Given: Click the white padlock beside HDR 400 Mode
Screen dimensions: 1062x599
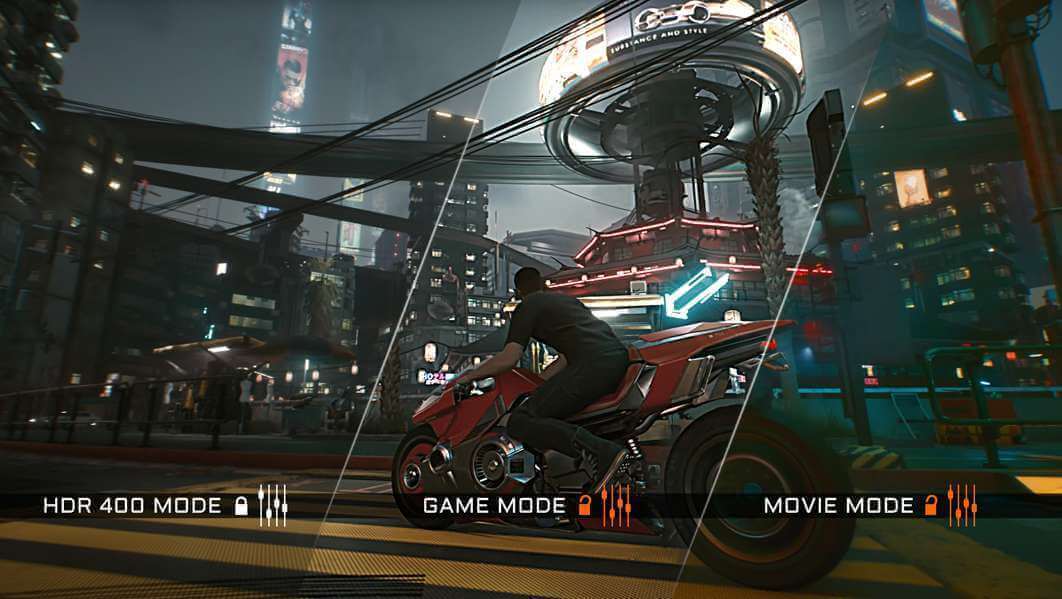Looking at the screenshot, I should click(240, 506).
